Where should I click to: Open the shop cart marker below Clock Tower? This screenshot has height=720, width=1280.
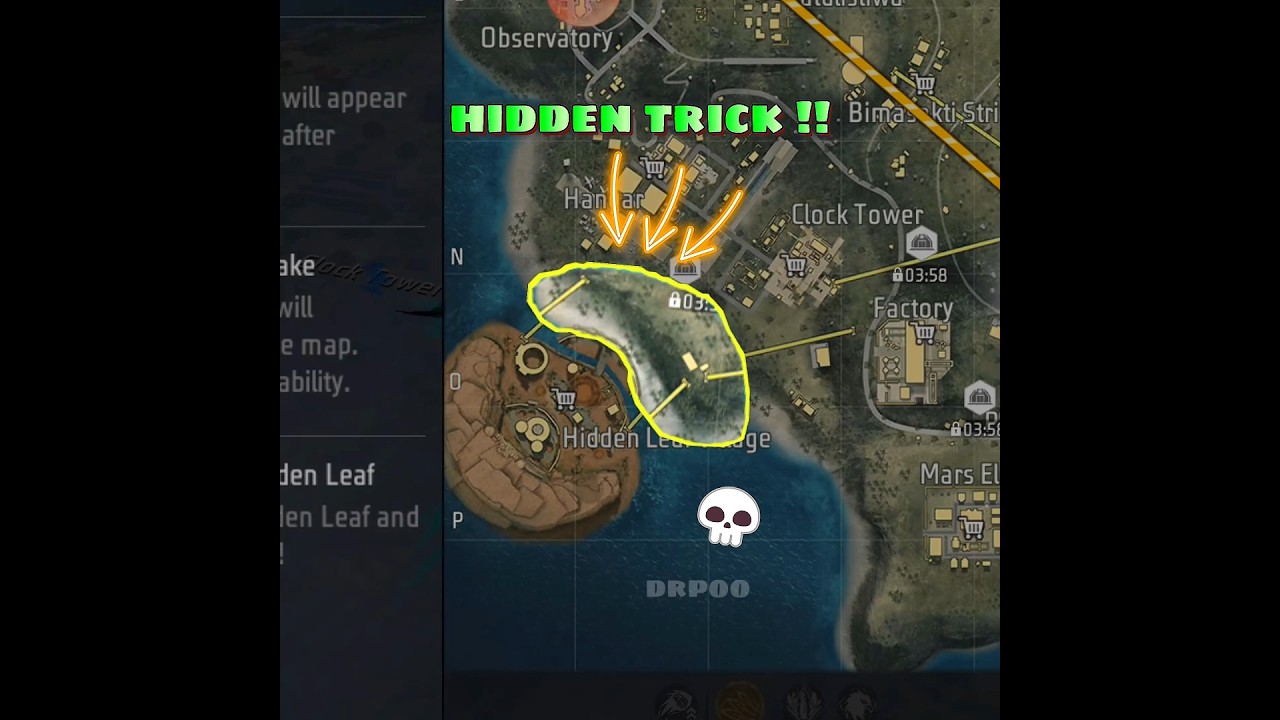click(x=796, y=265)
